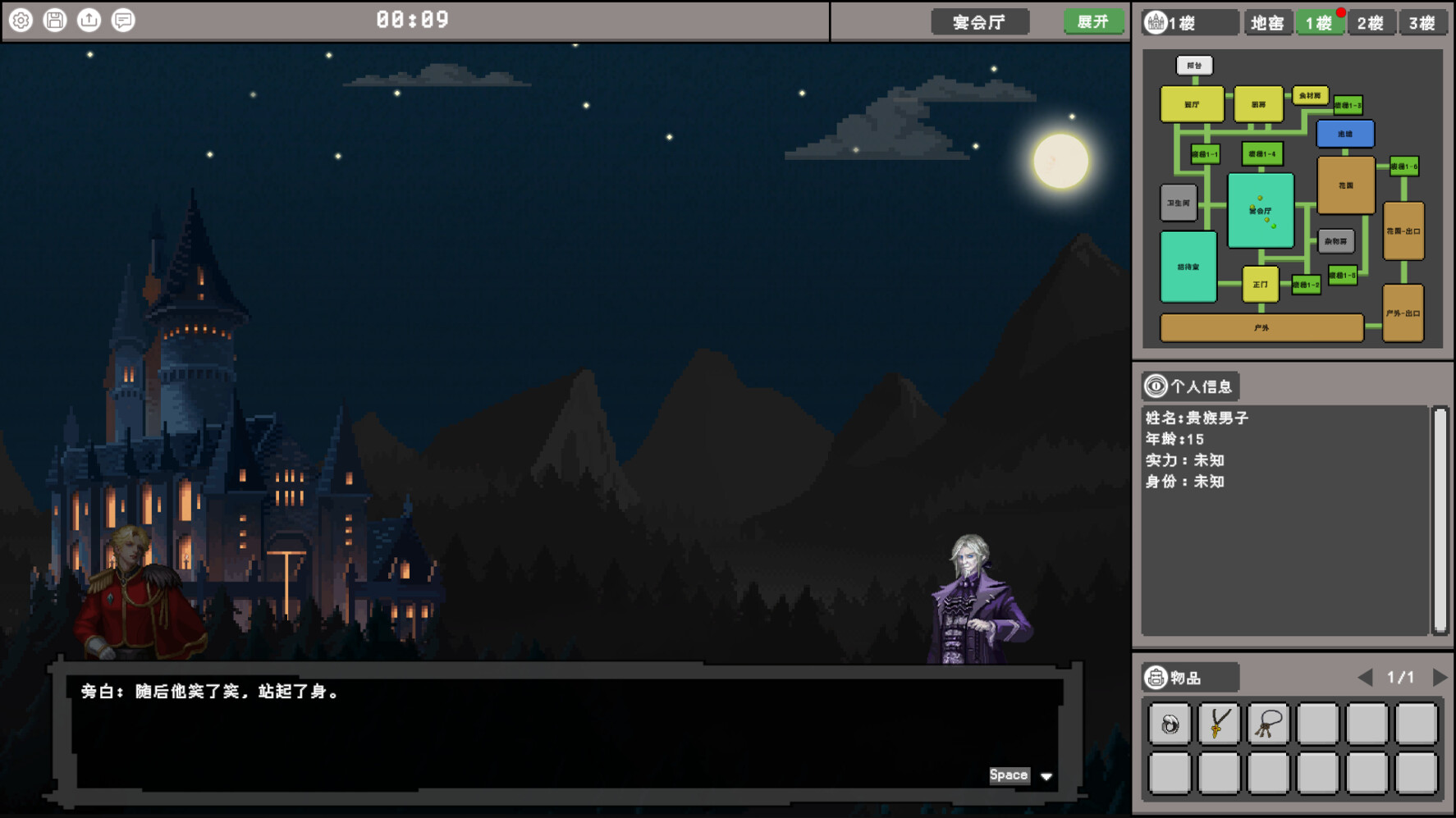This screenshot has width=1456, height=818.
Task: Click the save (floppy disk) icon
Action: [x=54, y=20]
